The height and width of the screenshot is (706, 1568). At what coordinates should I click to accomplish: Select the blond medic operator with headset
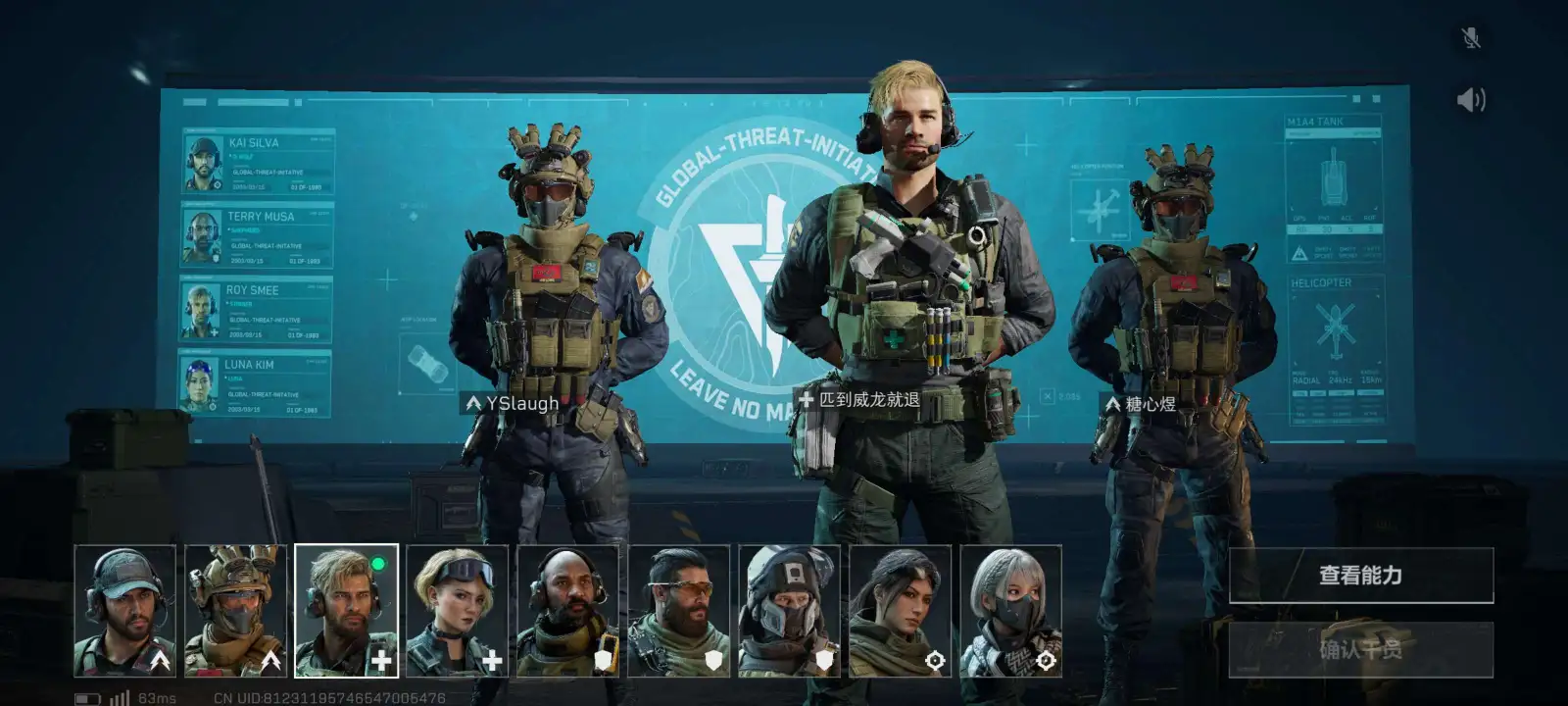(x=347, y=611)
